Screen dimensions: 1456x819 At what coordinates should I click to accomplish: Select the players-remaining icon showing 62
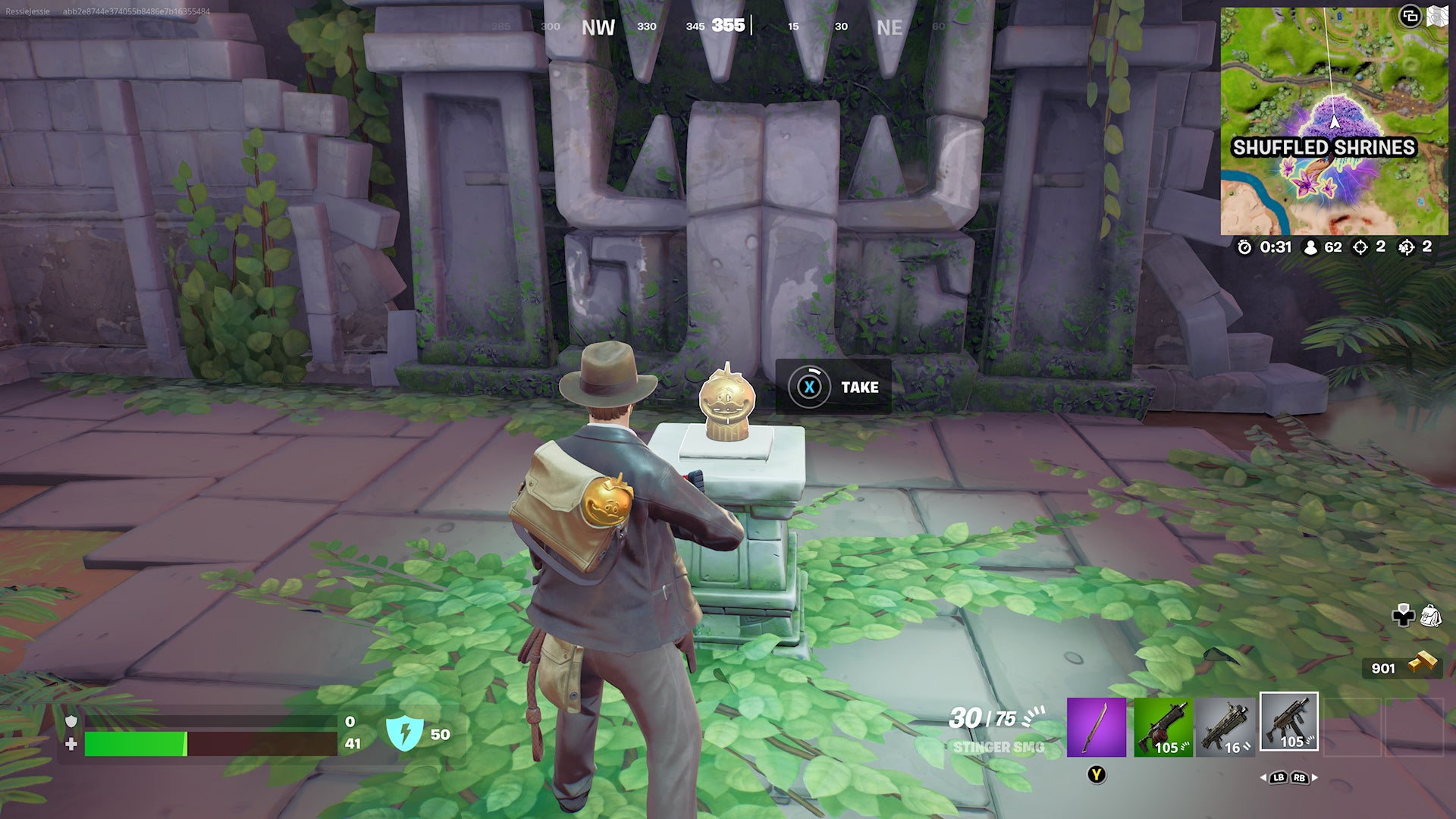1310,246
